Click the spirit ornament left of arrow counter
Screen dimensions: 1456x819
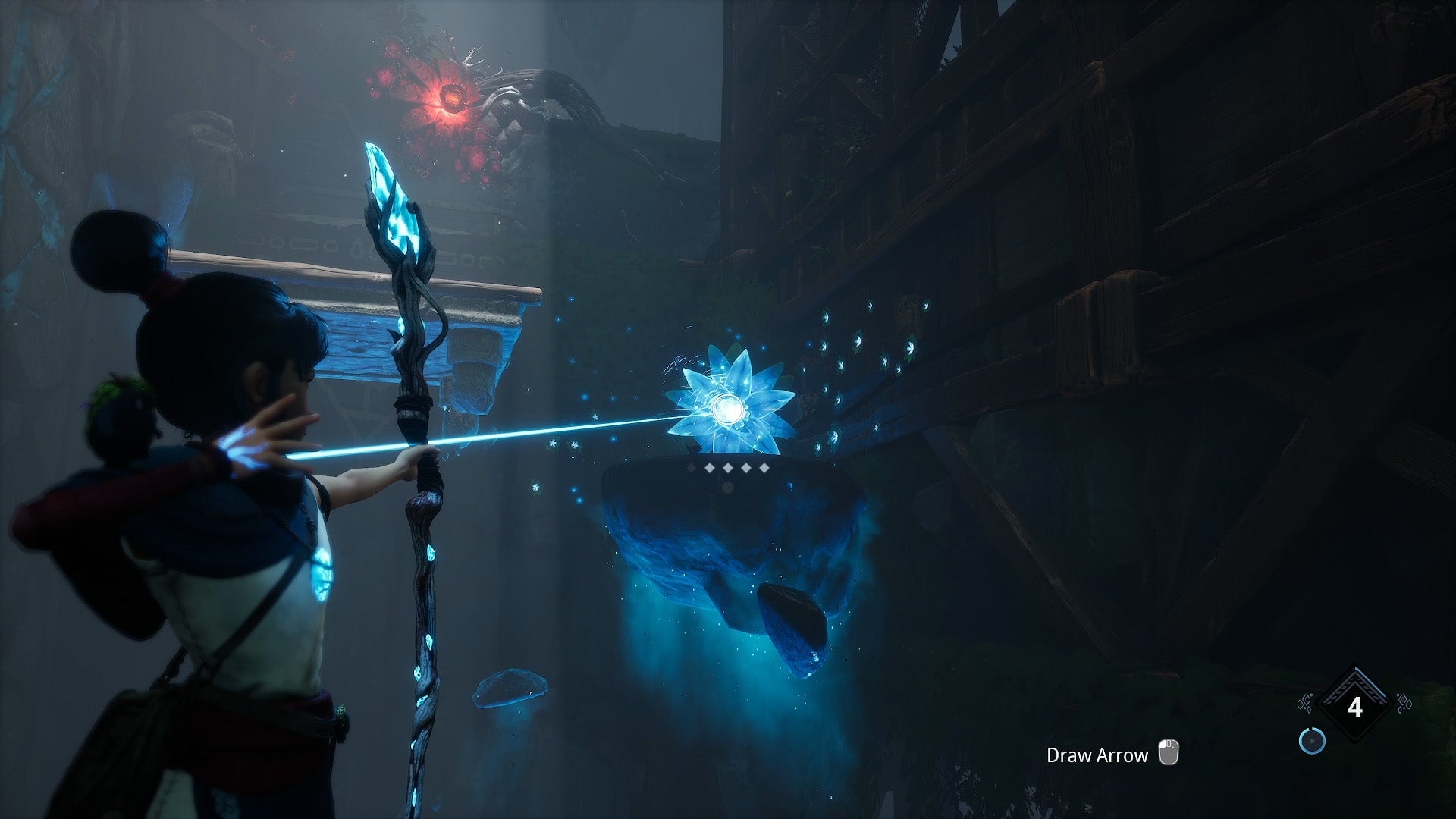click(1305, 704)
